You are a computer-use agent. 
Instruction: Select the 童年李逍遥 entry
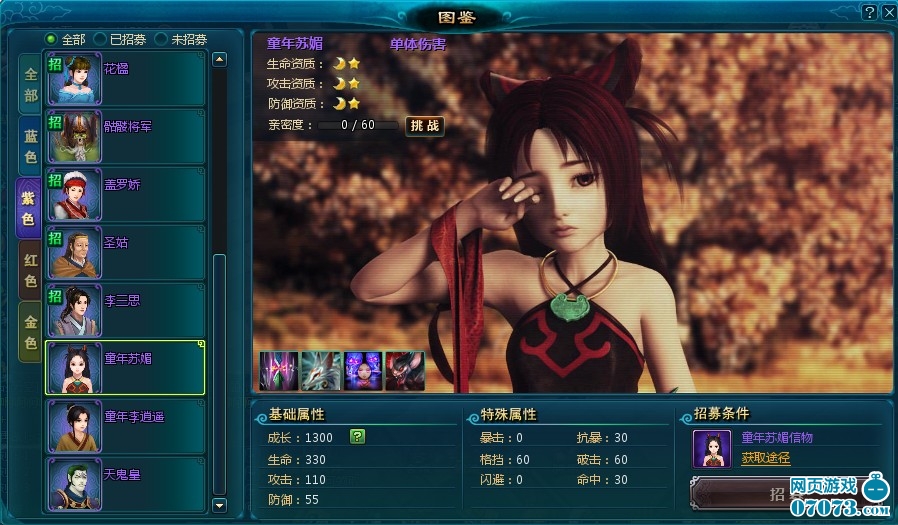(125, 426)
